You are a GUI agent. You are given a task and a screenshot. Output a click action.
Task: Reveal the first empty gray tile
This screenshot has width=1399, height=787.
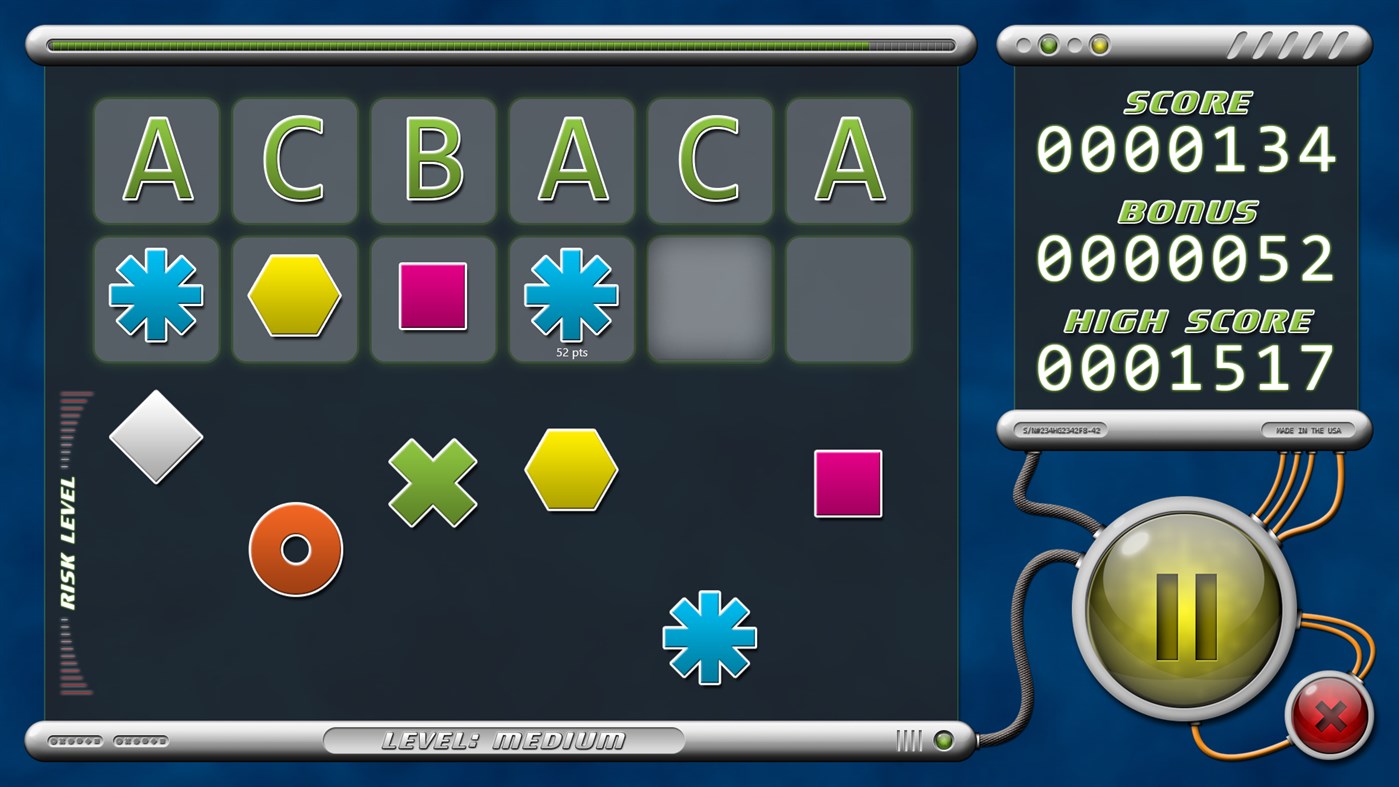[709, 295]
